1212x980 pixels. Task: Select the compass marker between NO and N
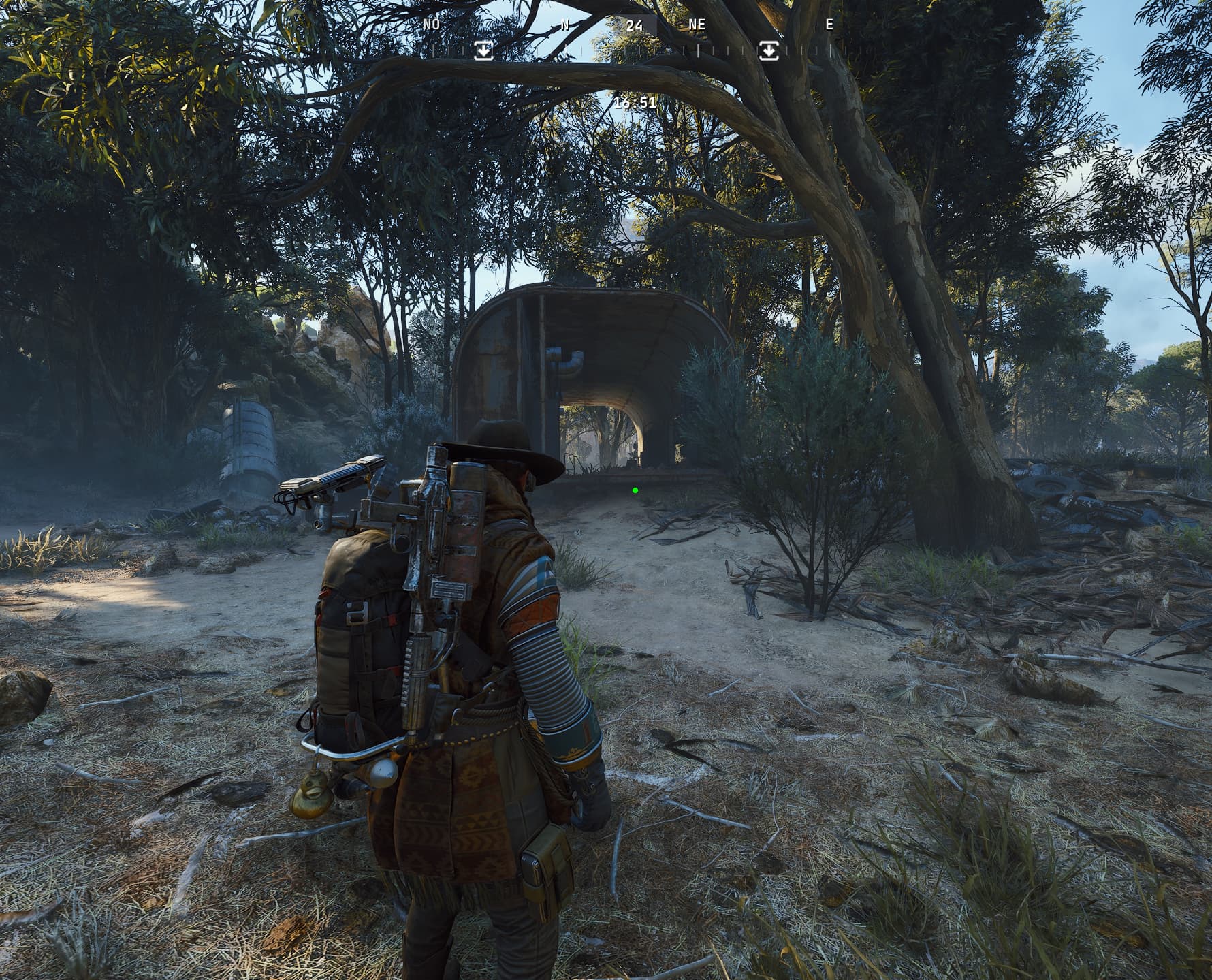pyautogui.click(x=483, y=50)
